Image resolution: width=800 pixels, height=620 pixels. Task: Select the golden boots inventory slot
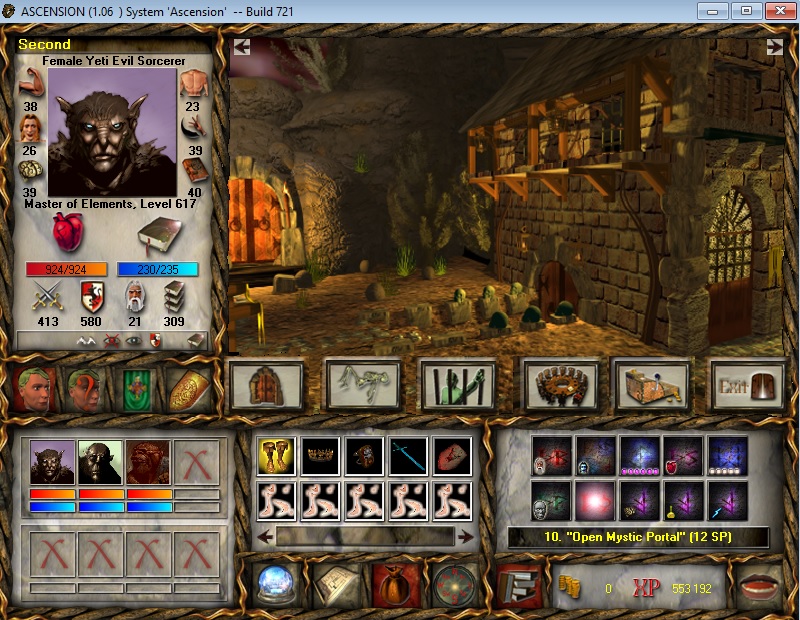[274, 456]
